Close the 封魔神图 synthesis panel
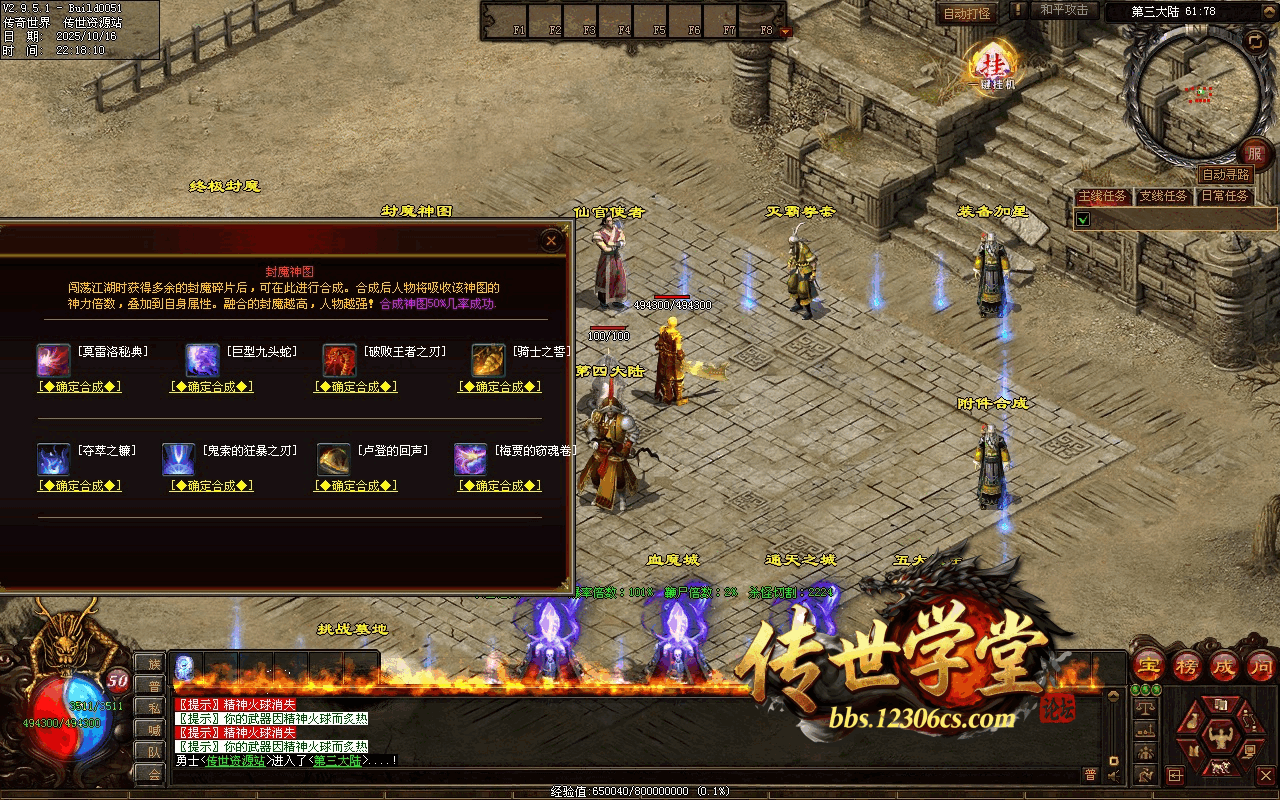1280x800 pixels. pyautogui.click(x=550, y=240)
